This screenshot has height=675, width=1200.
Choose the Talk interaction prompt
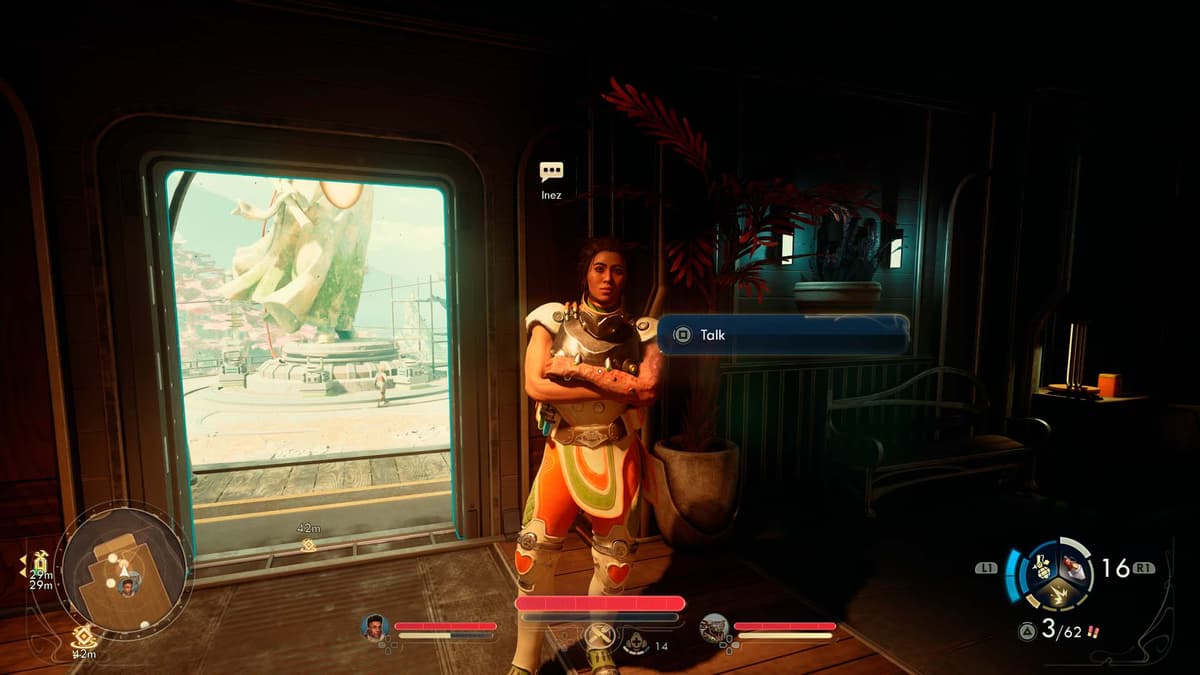(782, 335)
